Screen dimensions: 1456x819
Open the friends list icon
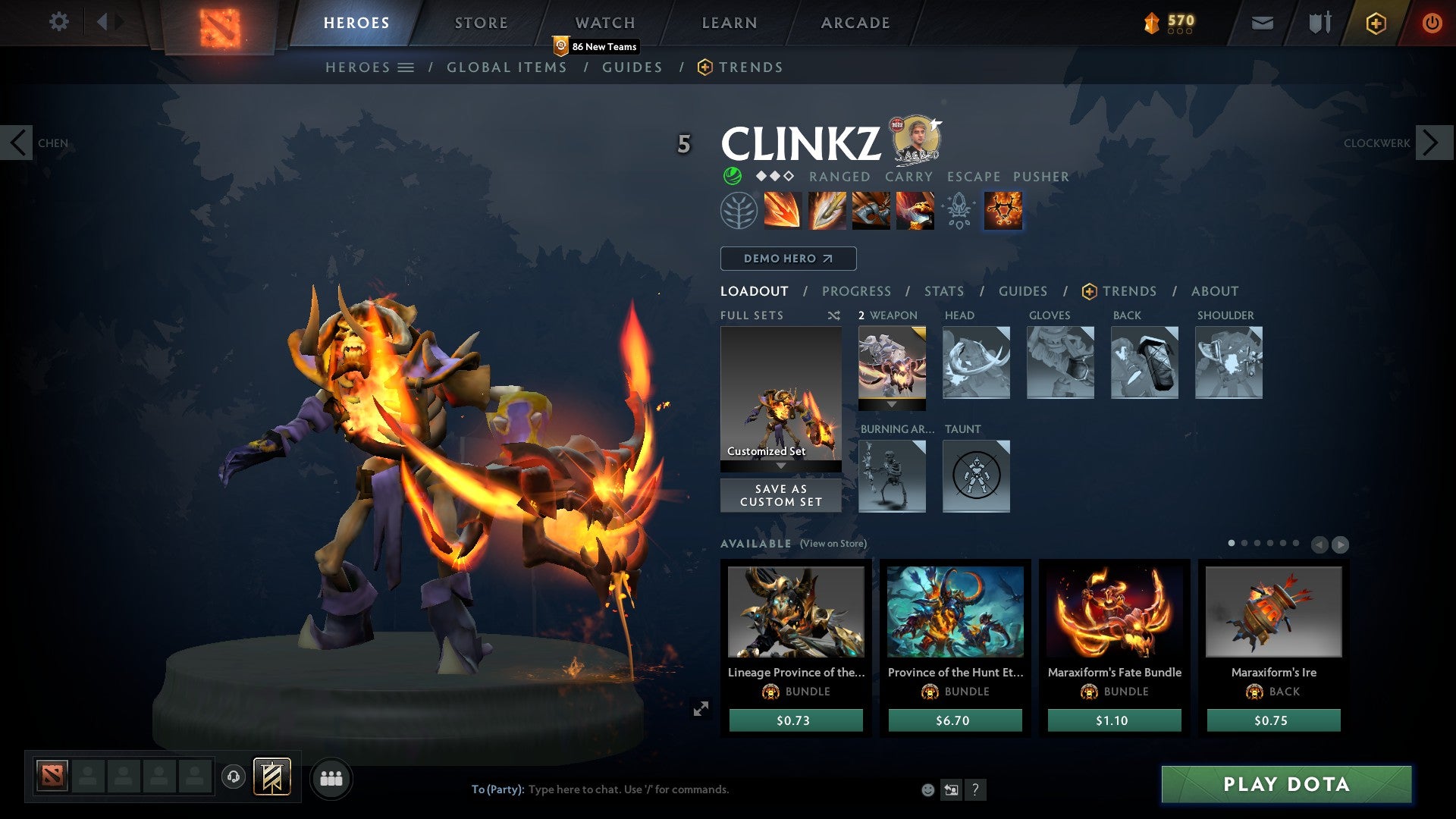pyautogui.click(x=331, y=777)
